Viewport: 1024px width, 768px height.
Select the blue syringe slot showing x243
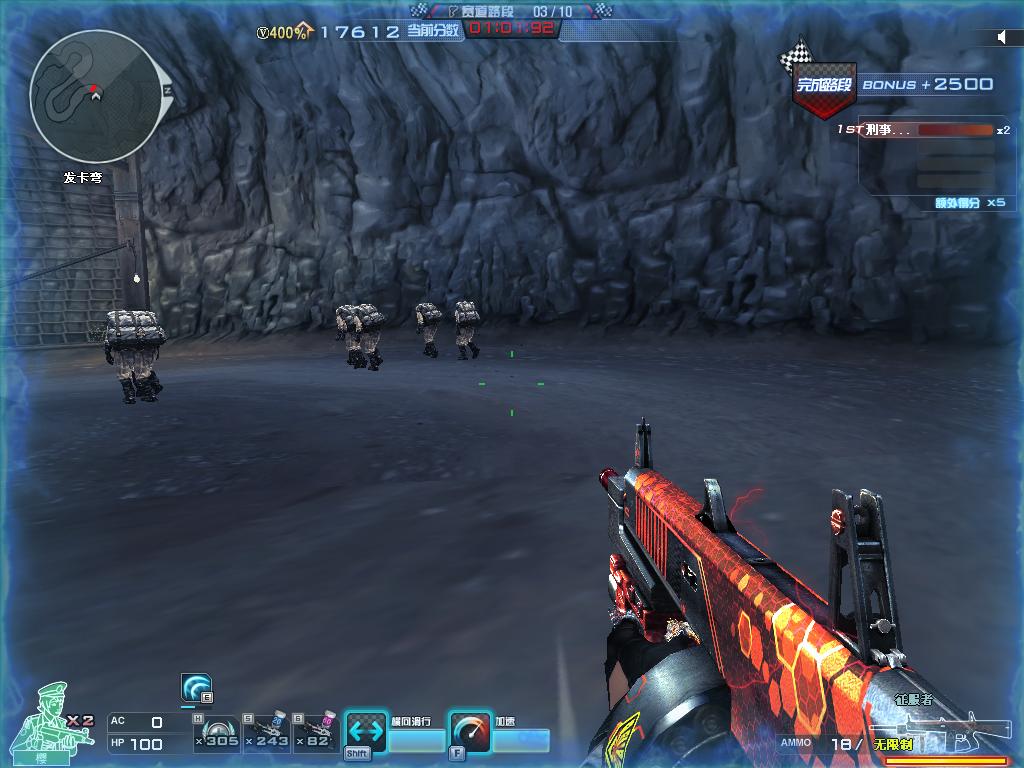pos(267,732)
